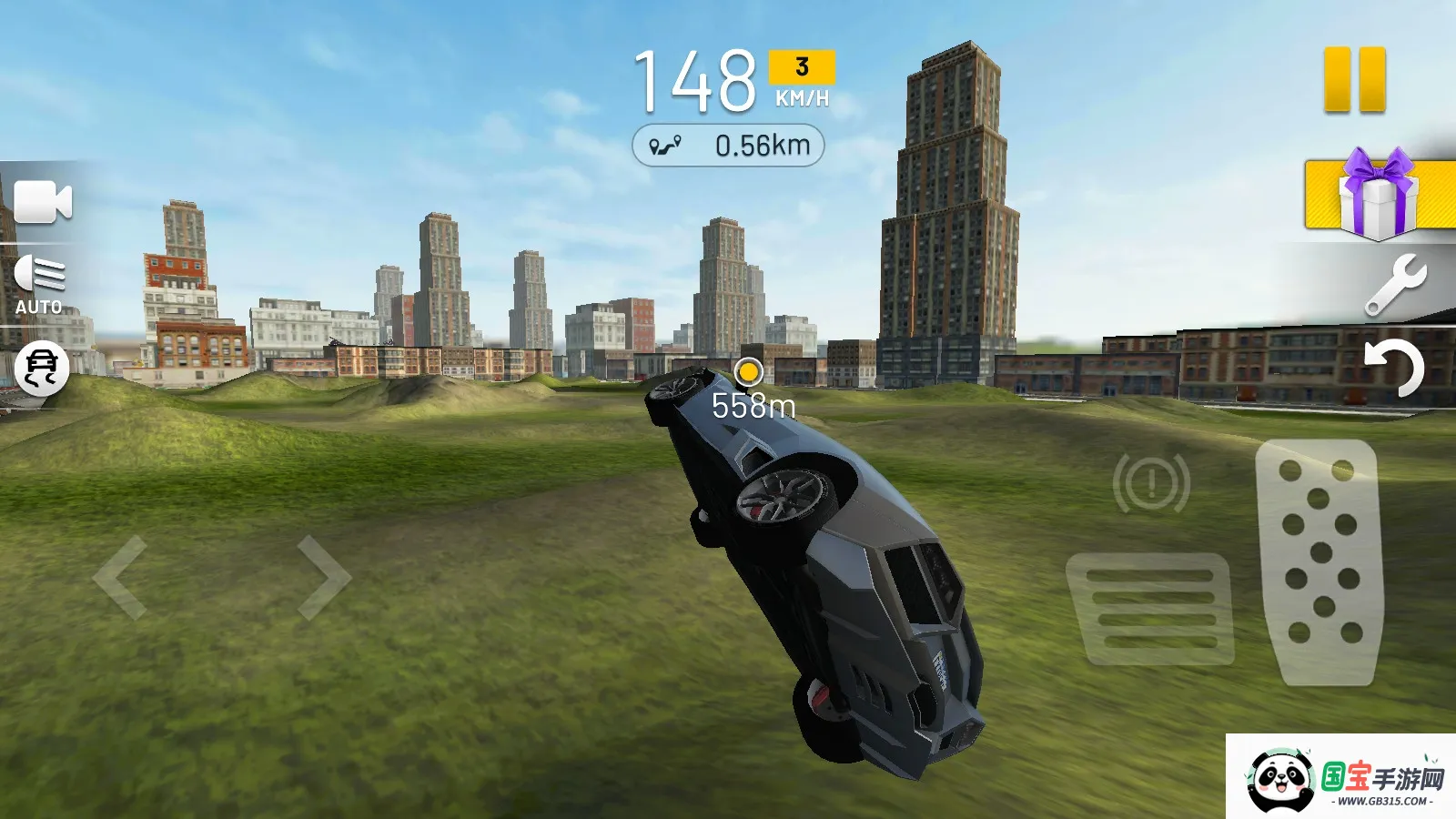Select the 0.56km route distance indicator

coord(728,146)
